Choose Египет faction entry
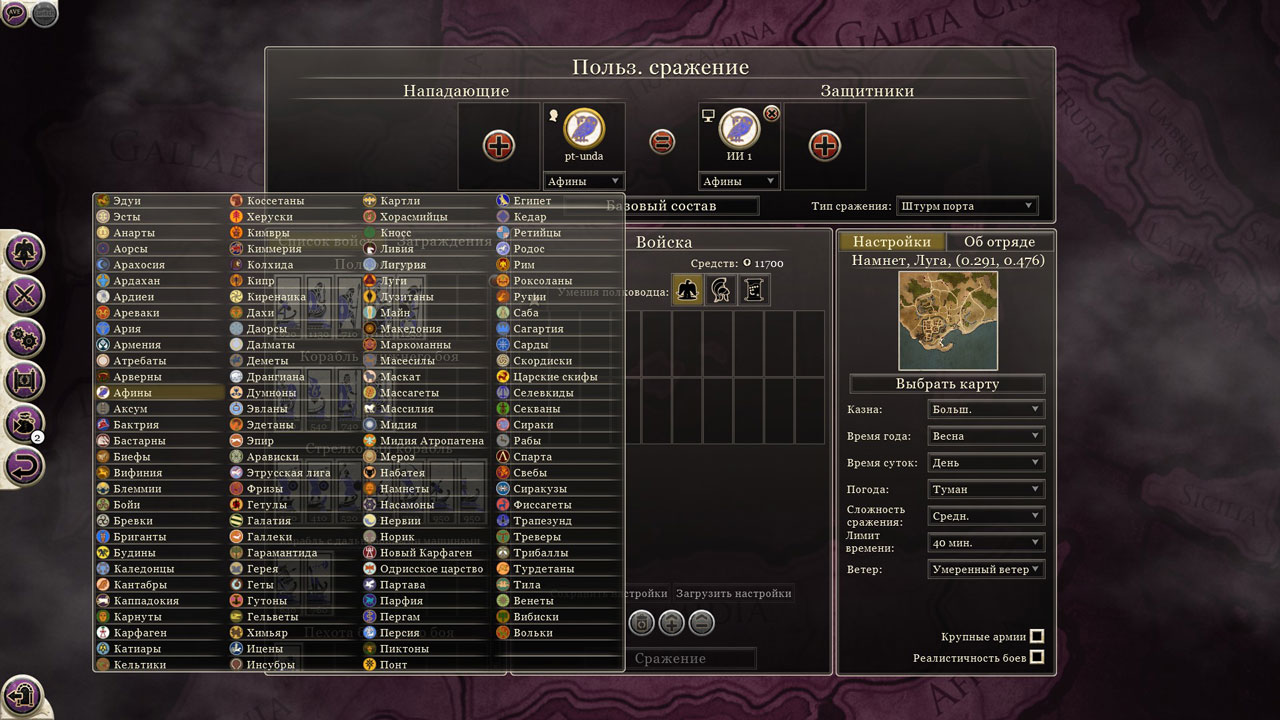This screenshot has width=1280, height=720. 532,201
